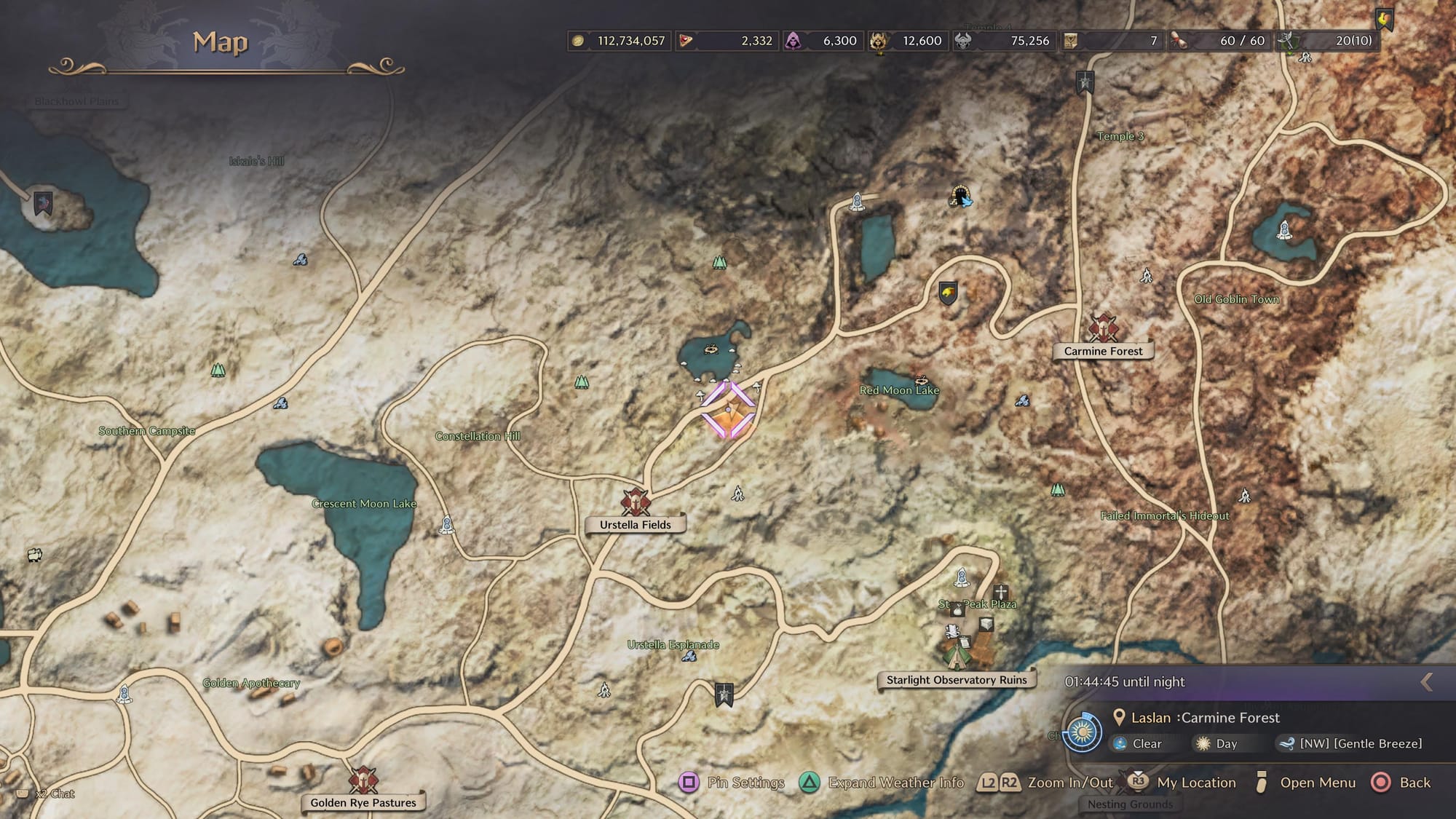Select the Urstella Fields waypoint marker
This screenshot has width=1456, height=819.
[x=635, y=502]
